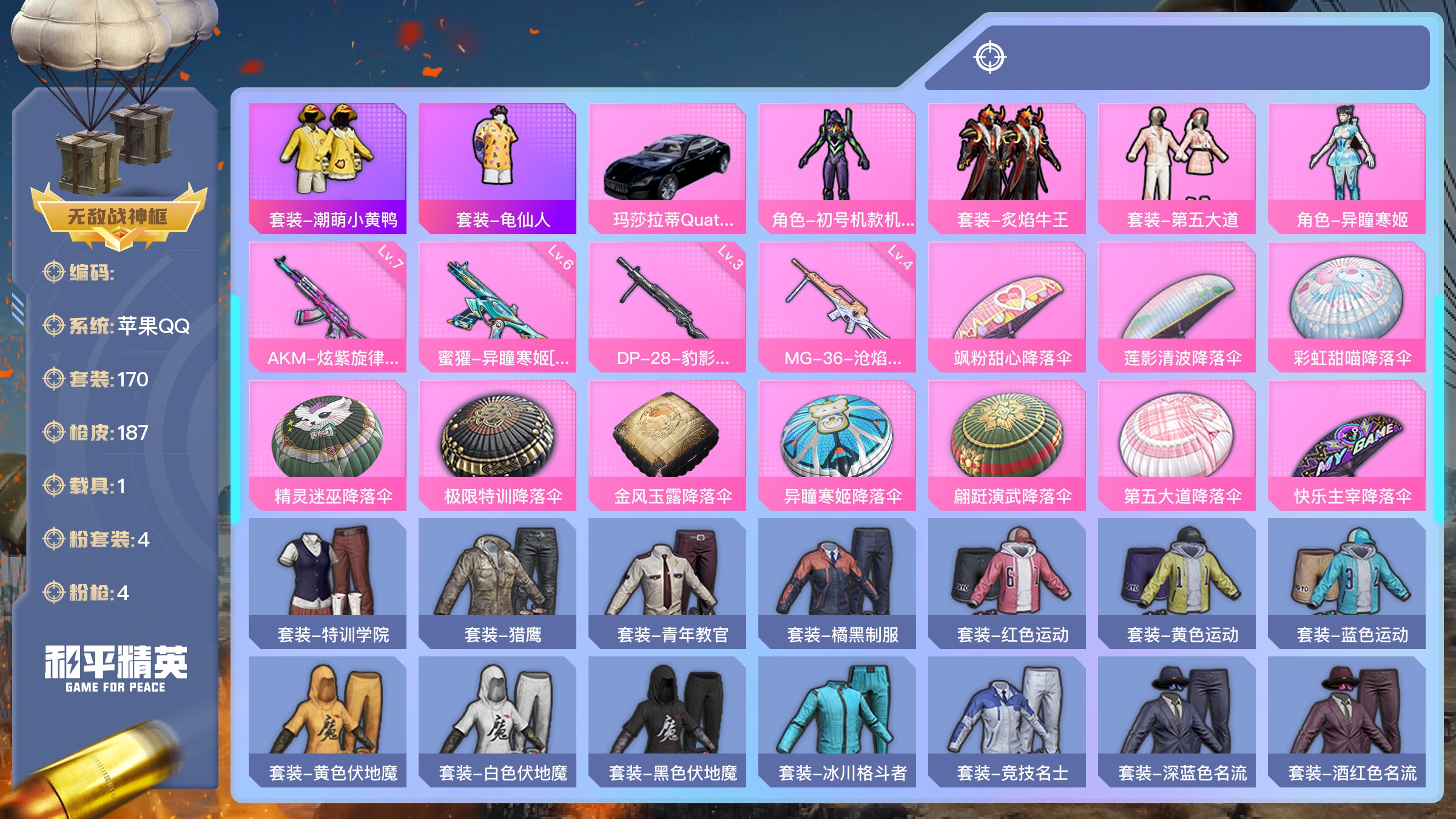The width and height of the screenshot is (1456, 819).
Task: Select the MG-36-沧焰 gun skin
Action: click(x=837, y=306)
